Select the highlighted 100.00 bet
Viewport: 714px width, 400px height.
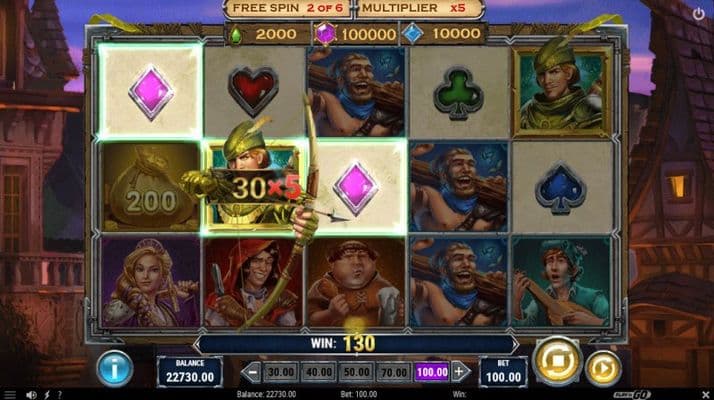pos(432,371)
